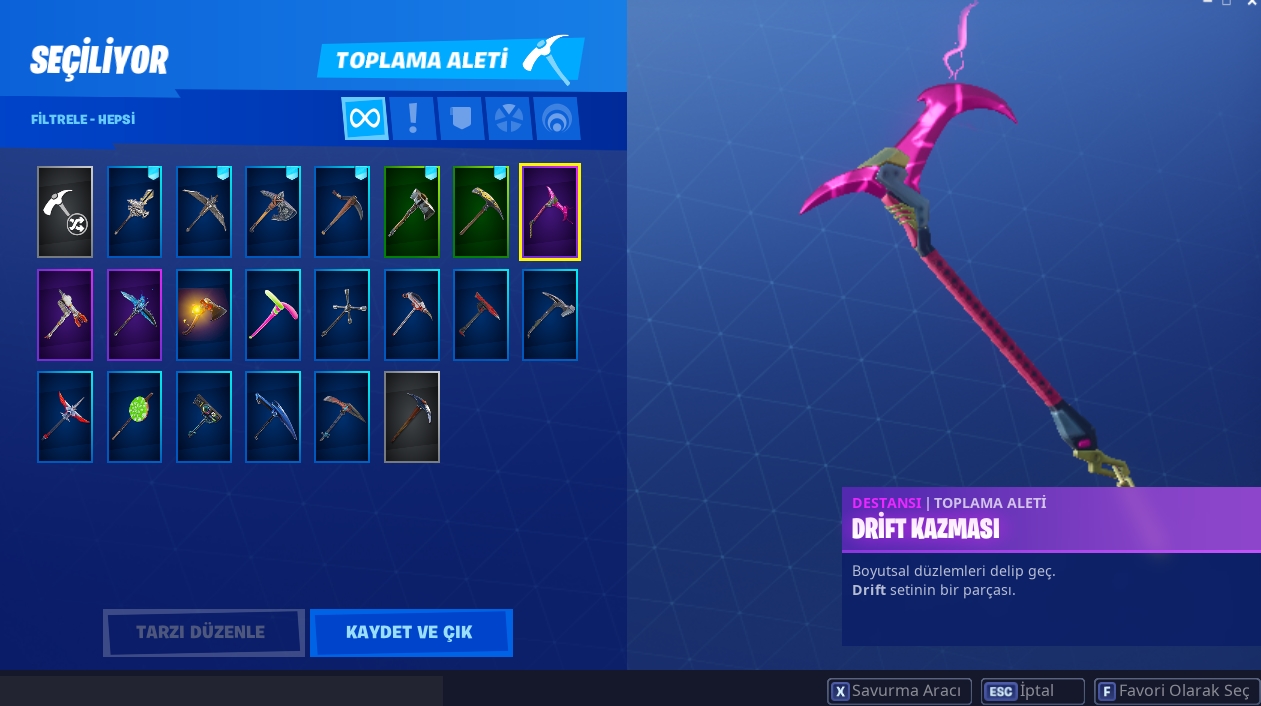Open Tarzı Düzenle style editor
The height and width of the screenshot is (706, 1261).
tap(203, 632)
